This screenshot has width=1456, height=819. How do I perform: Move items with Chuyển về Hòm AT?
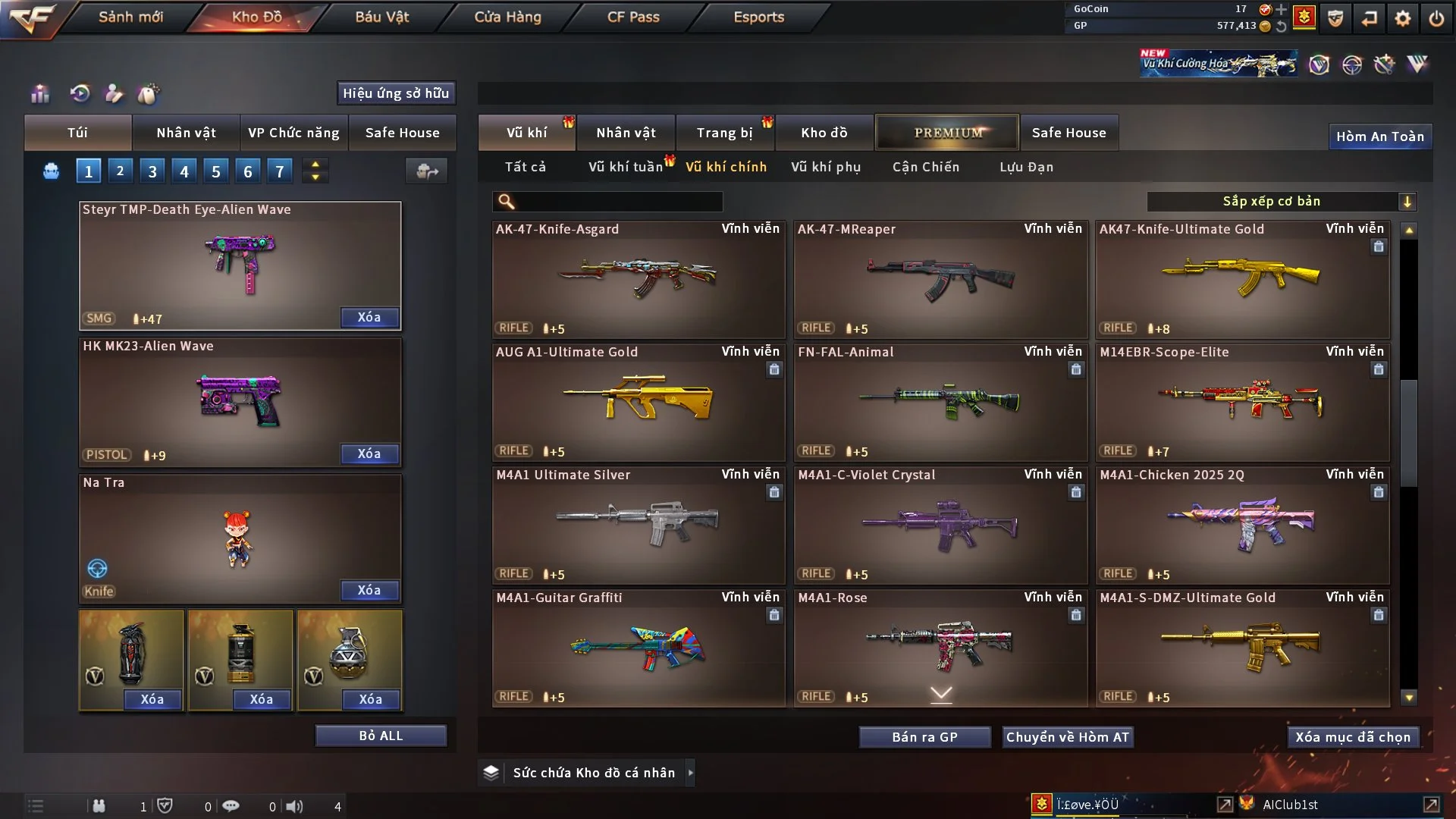click(x=1067, y=737)
